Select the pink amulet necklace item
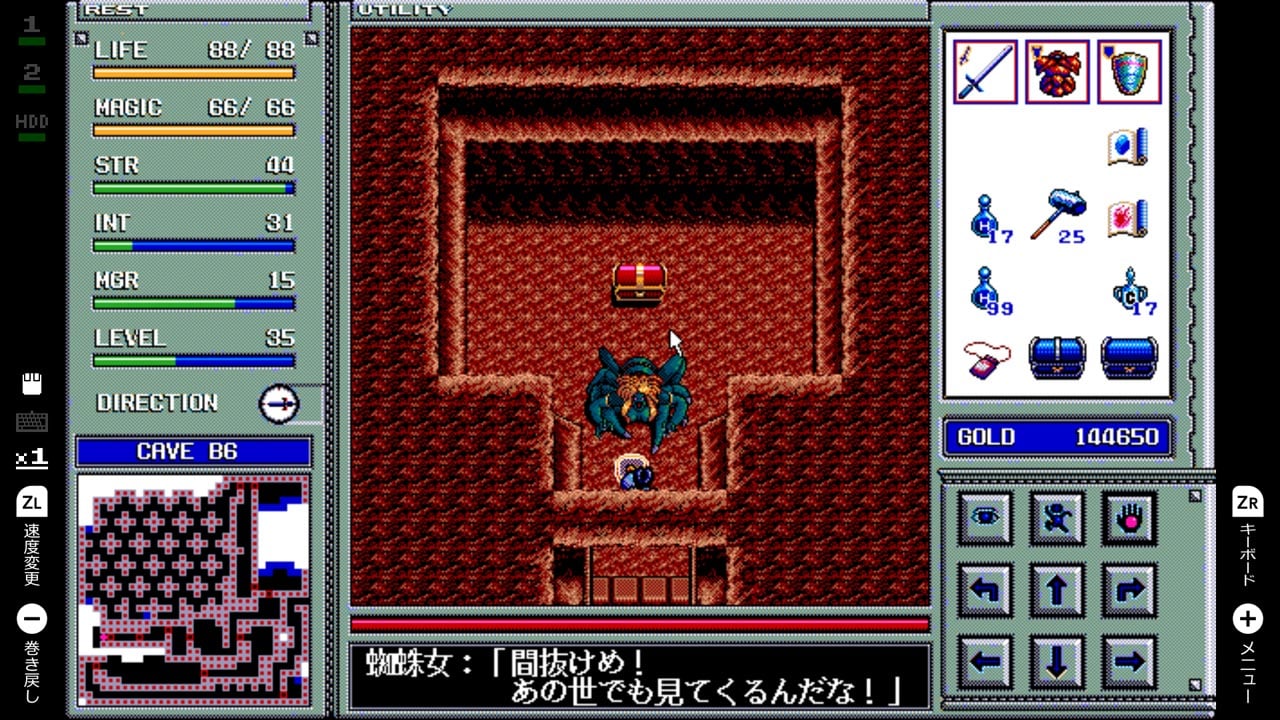Screen dimensions: 1280x720 (987, 359)
